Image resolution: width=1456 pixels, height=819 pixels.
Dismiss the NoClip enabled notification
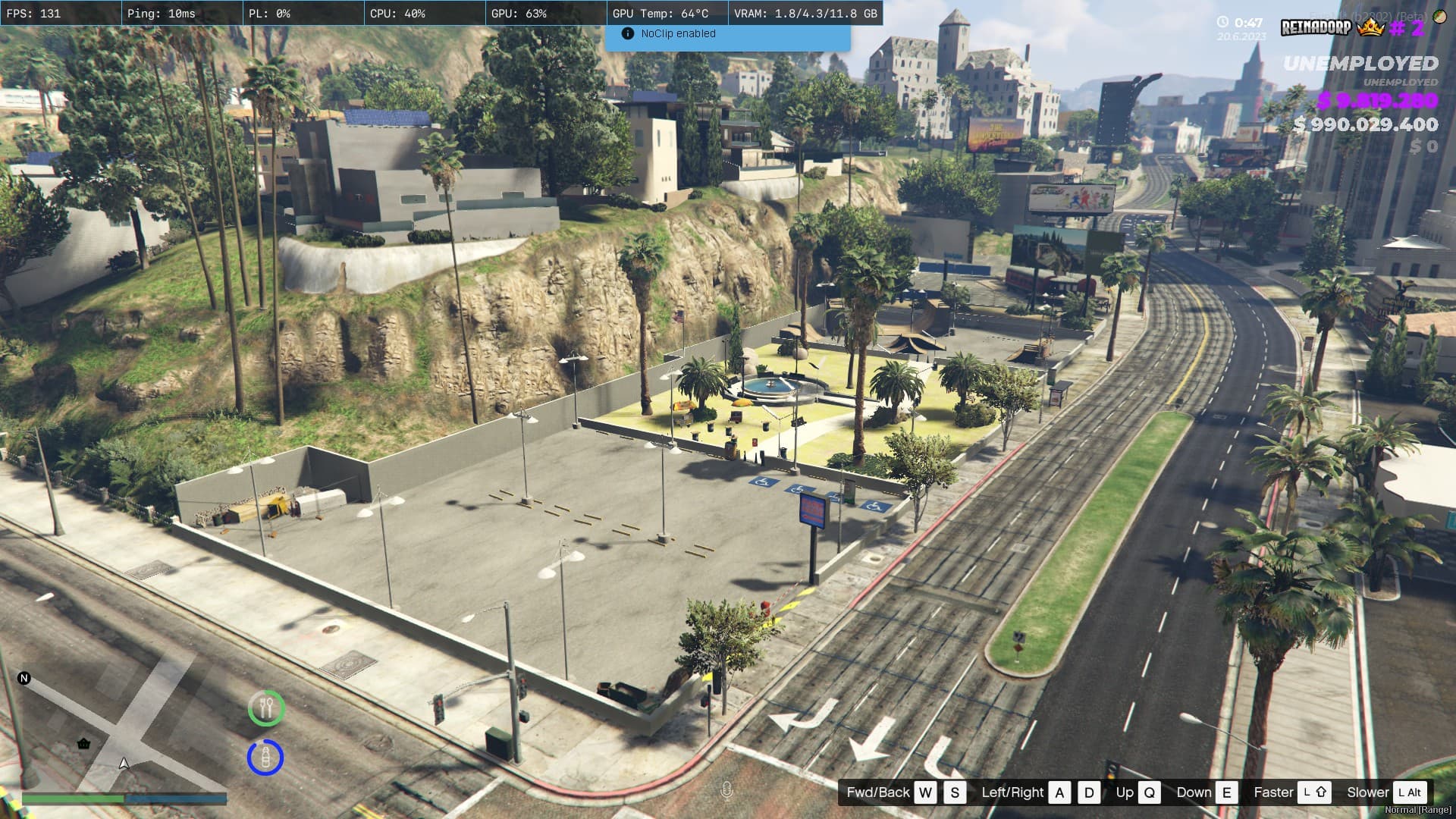pos(728,34)
